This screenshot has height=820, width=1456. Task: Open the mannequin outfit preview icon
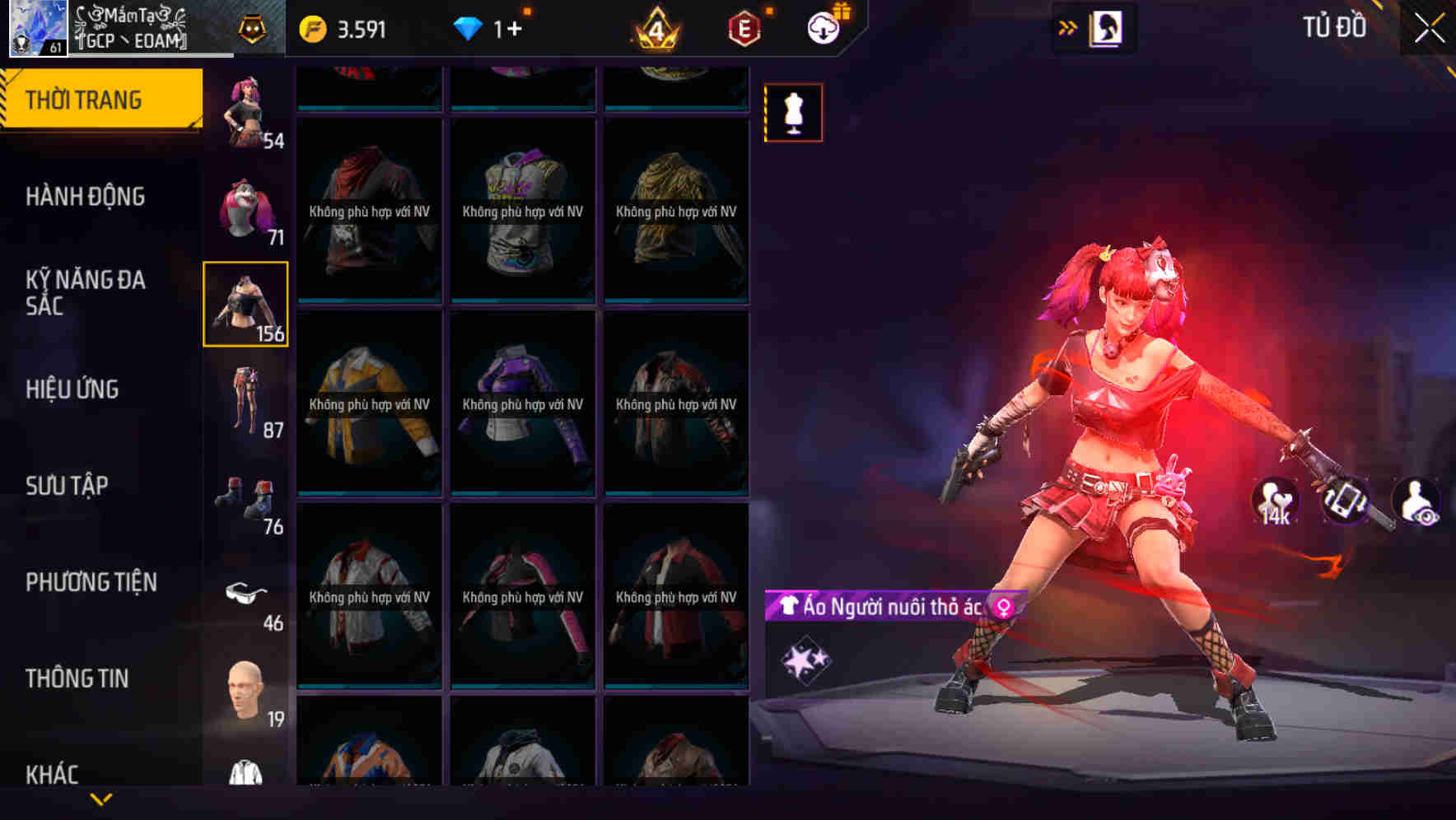pyautogui.click(x=792, y=113)
